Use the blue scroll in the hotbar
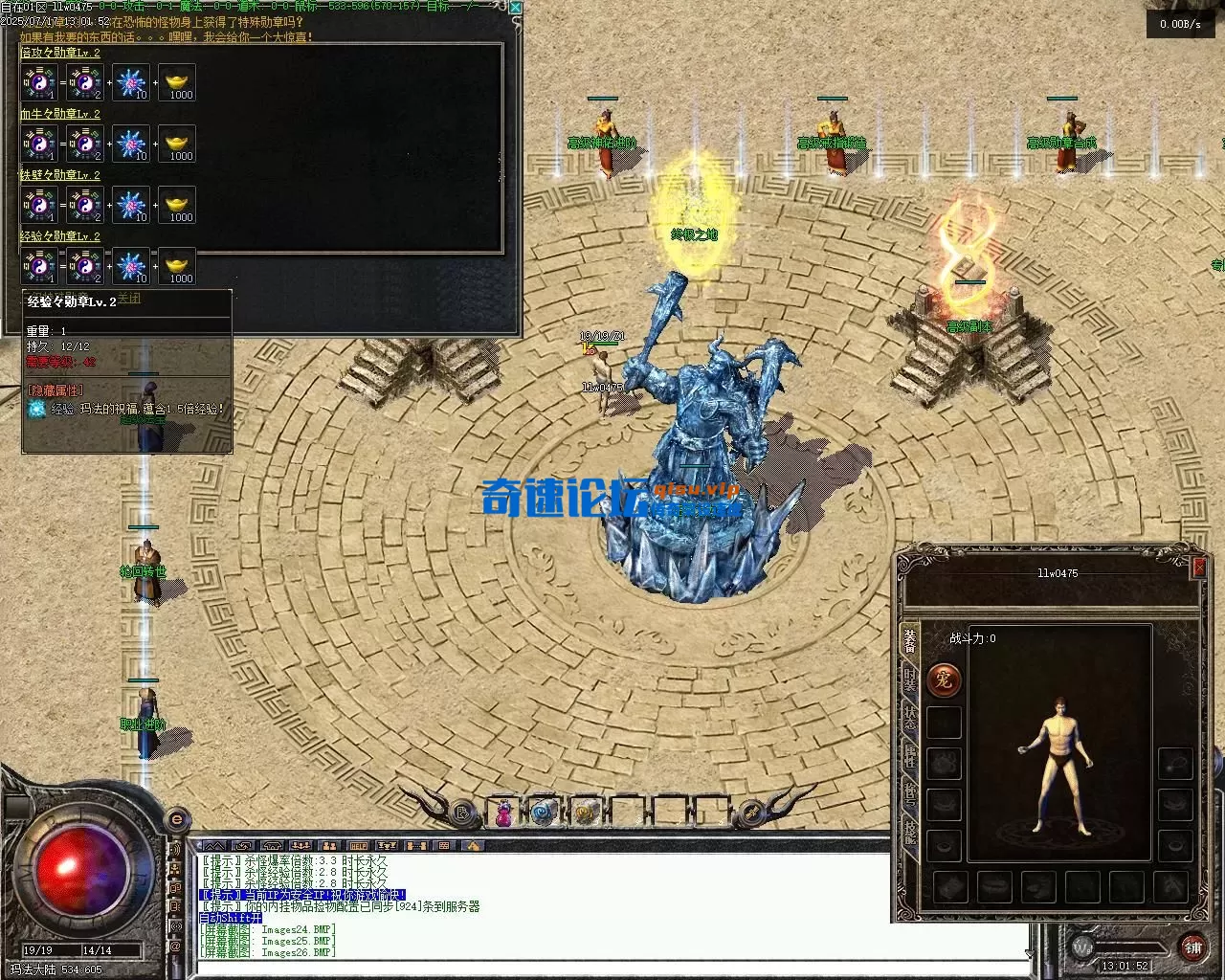The height and width of the screenshot is (980, 1225). [x=545, y=813]
